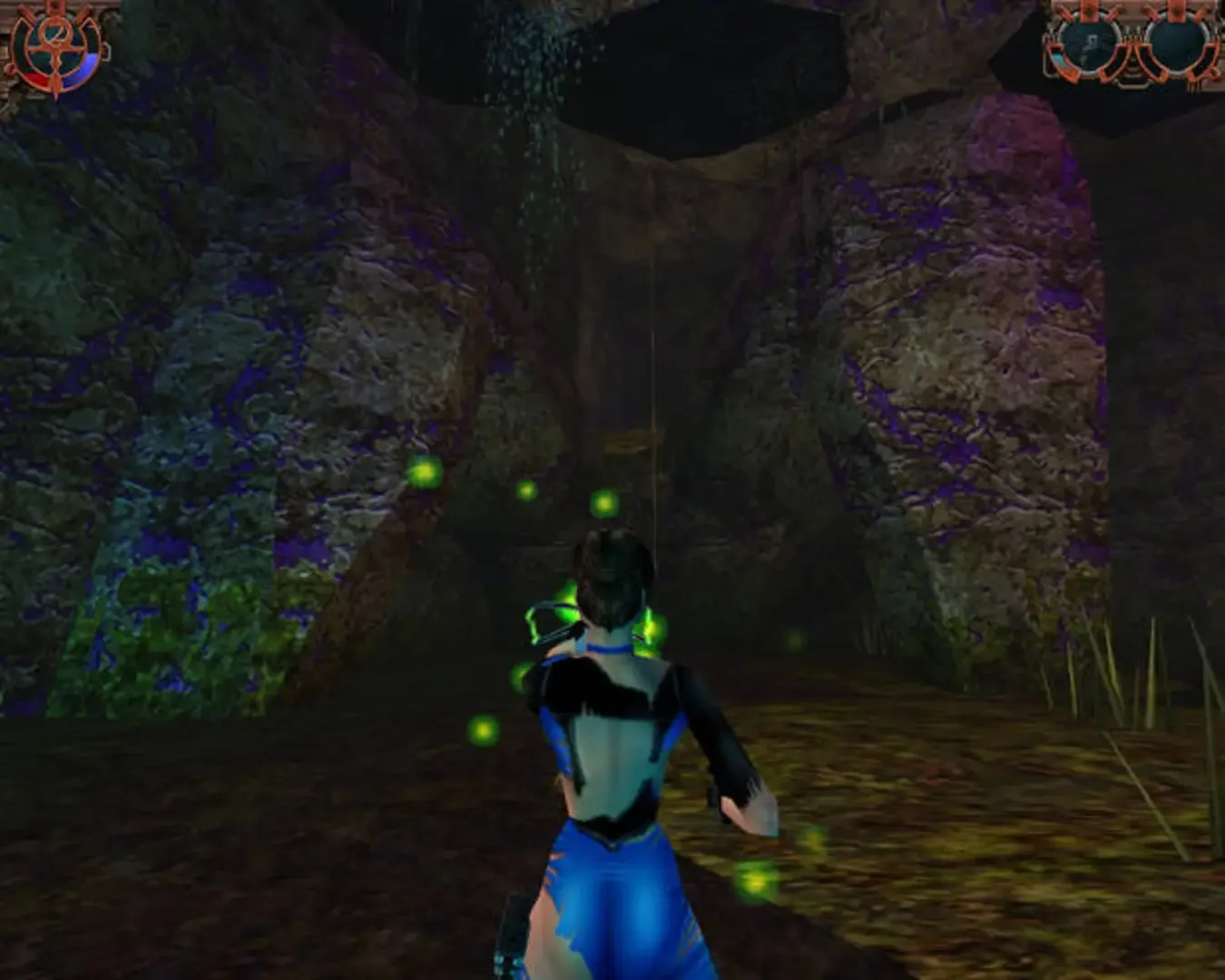
Task: Click the cyan meter segment on the left gauge
Action: point(1058,59)
